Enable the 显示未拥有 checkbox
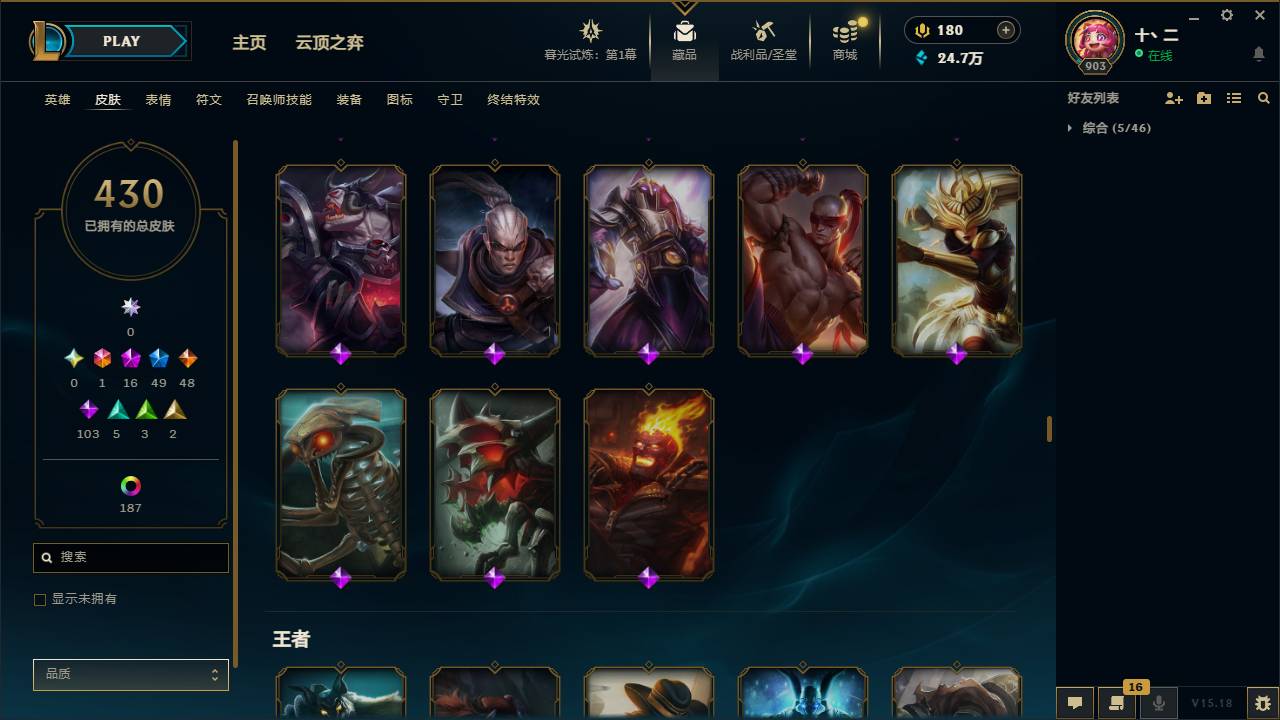 click(x=40, y=599)
